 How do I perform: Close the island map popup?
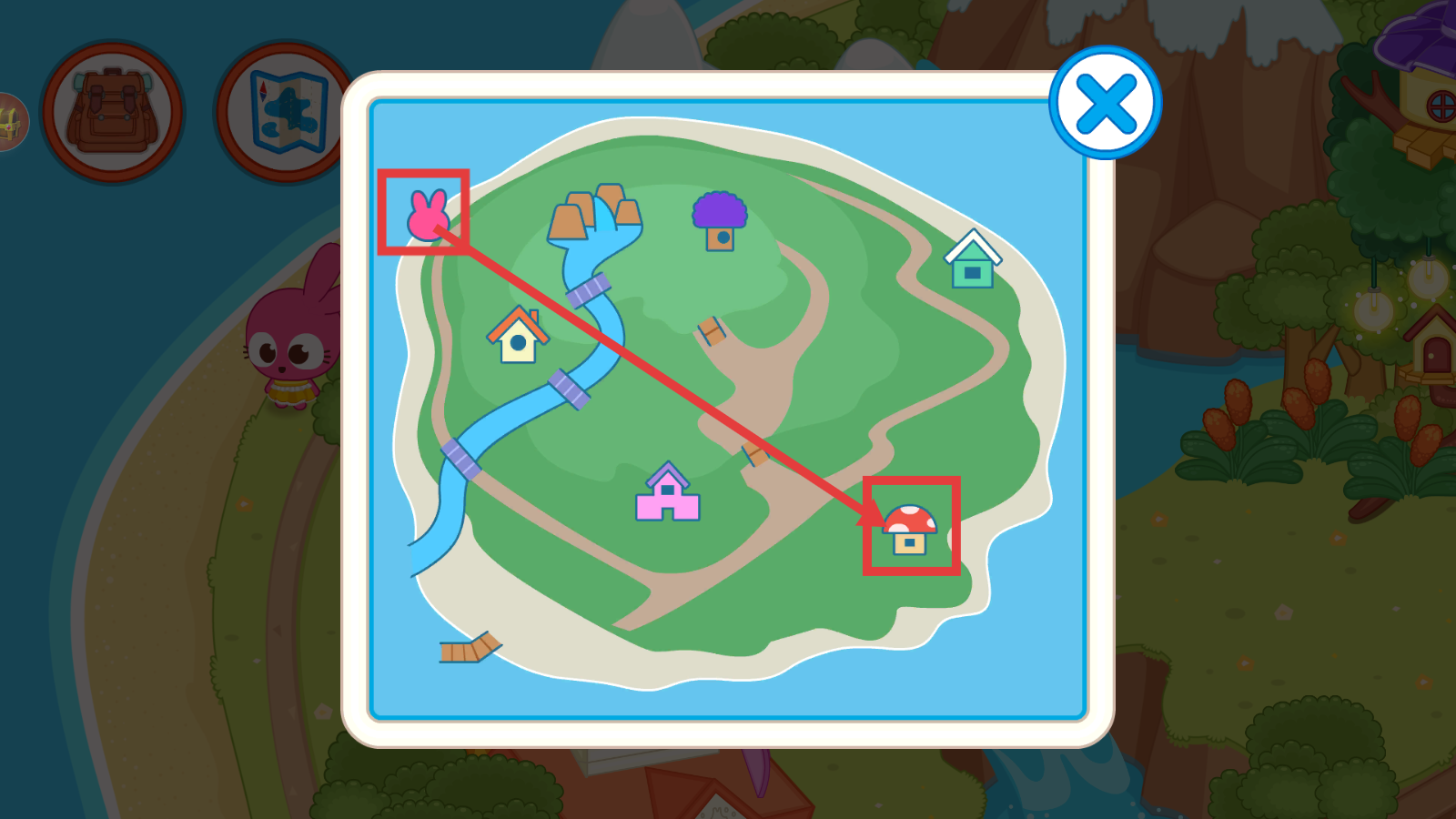(1105, 103)
